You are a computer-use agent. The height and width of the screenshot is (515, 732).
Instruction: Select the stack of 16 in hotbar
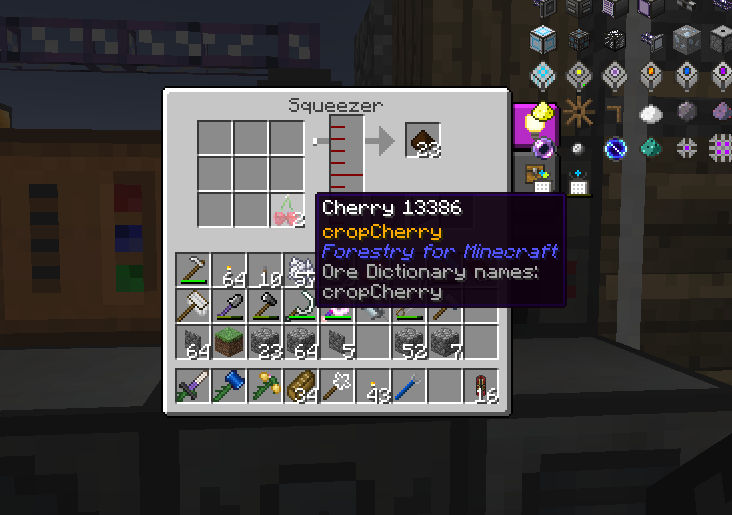481,386
